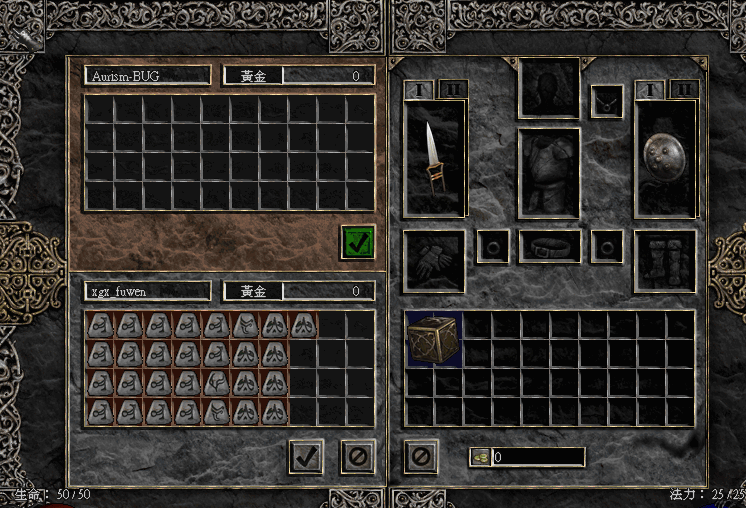The width and height of the screenshot is (746, 508).
Task: Switch to weapon set II above the dagger
Action: [452, 89]
